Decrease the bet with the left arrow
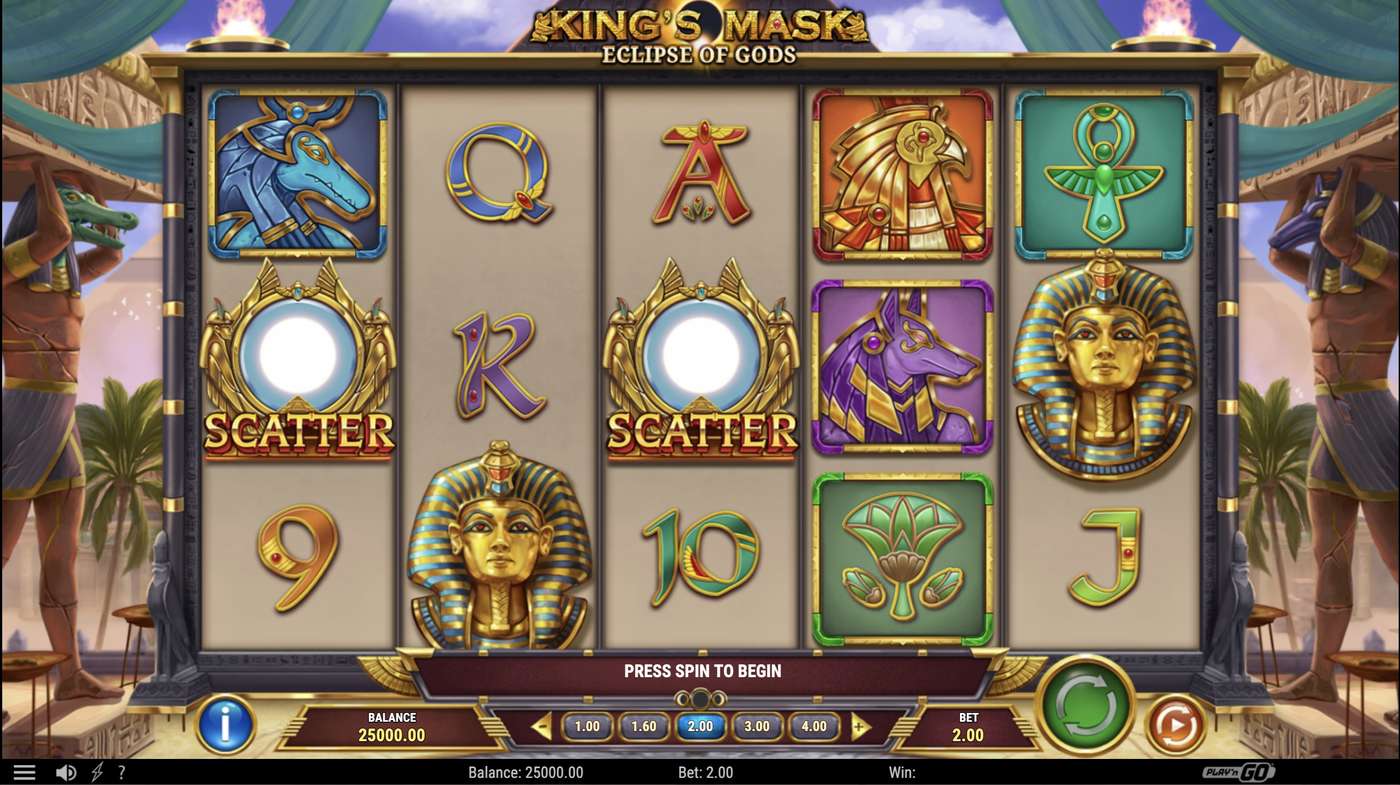 [542, 727]
